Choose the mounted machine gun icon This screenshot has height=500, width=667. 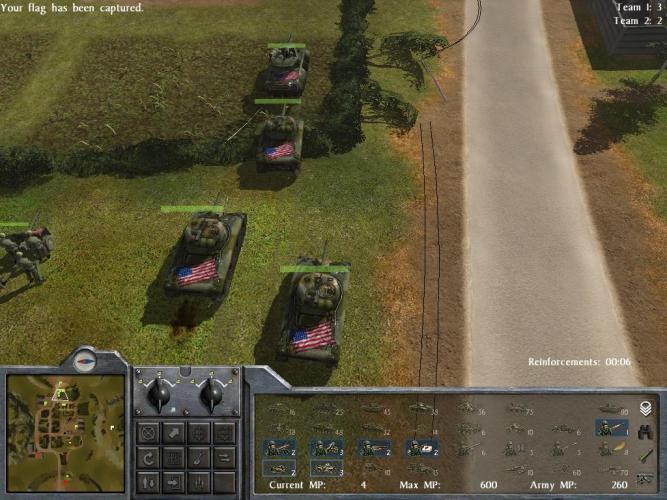pos(645,479)
